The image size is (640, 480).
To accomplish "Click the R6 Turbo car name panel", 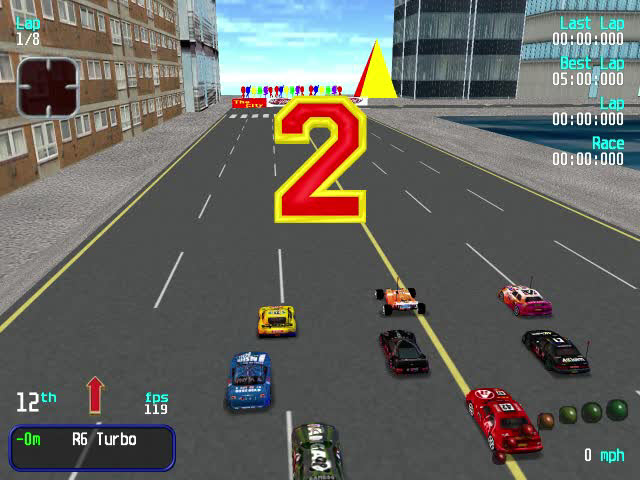I will (92, 447).
